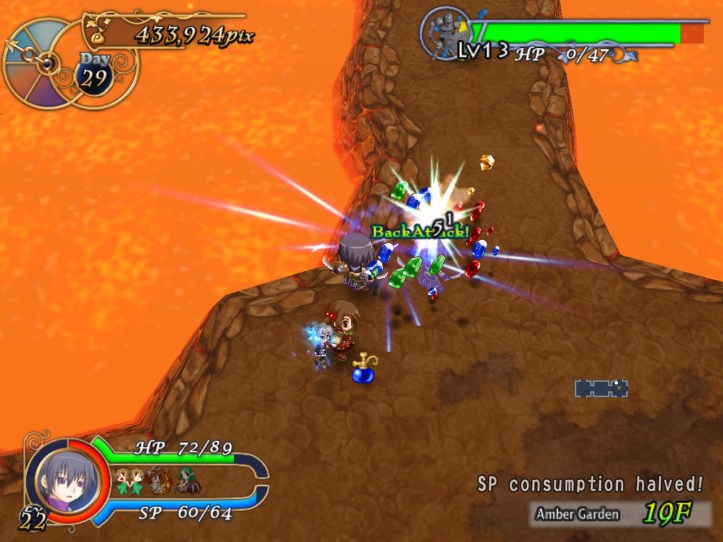This screenshot has width=723, height=542.
Task: Open the dungeon minimap
Action: pyautogui.click(x=600, y=388)
